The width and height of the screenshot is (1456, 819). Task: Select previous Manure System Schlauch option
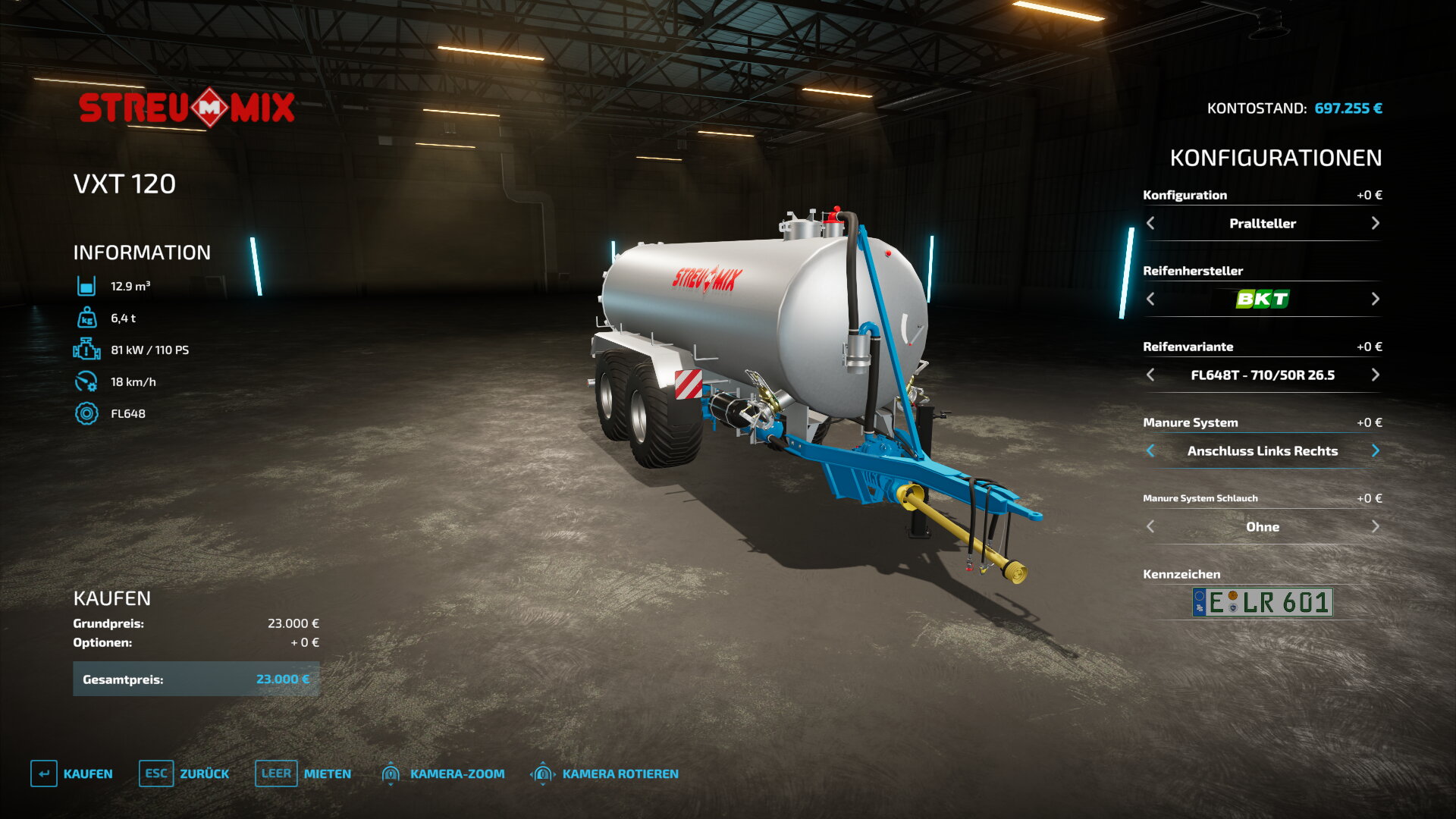click(x=1150, y=526)
